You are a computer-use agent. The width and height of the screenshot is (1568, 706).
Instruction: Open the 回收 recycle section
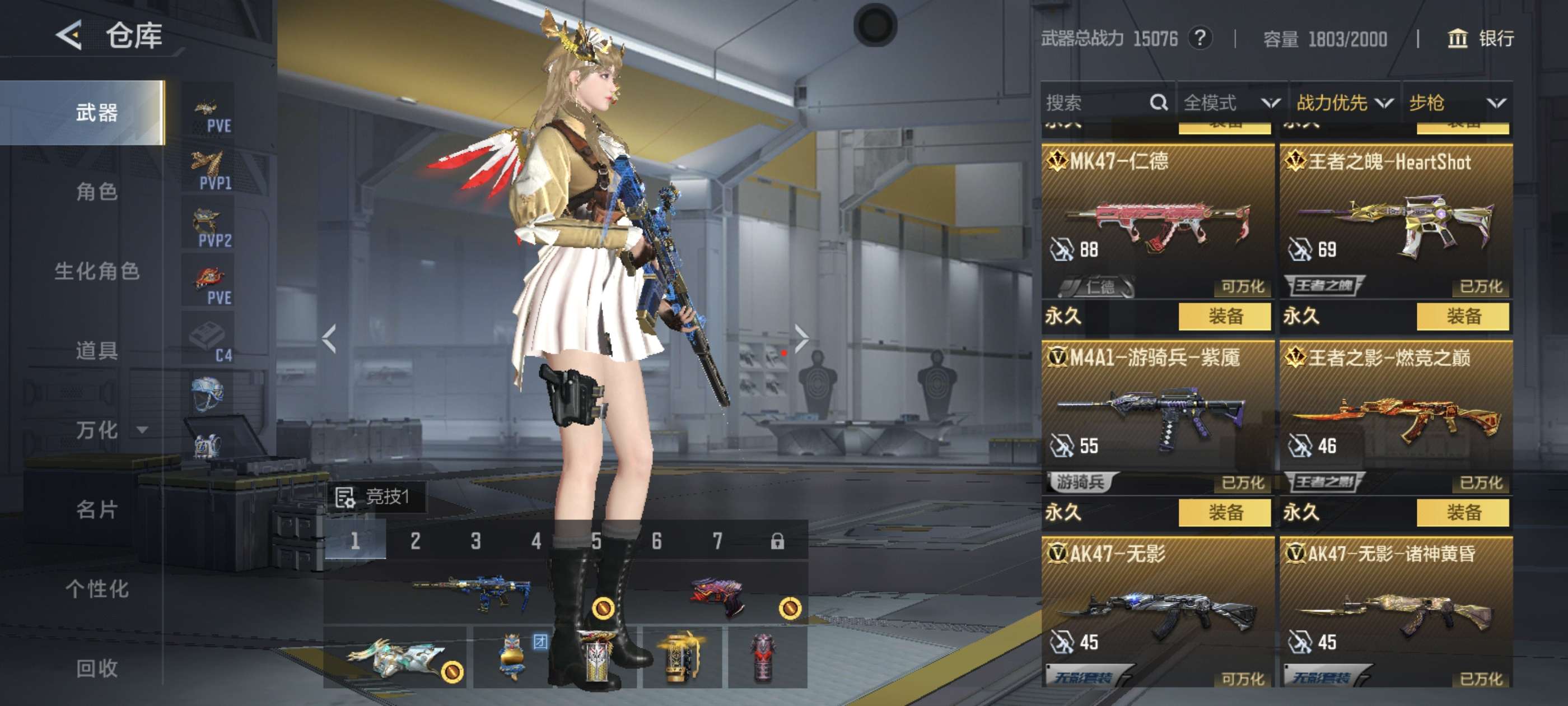tap(96, 668)
